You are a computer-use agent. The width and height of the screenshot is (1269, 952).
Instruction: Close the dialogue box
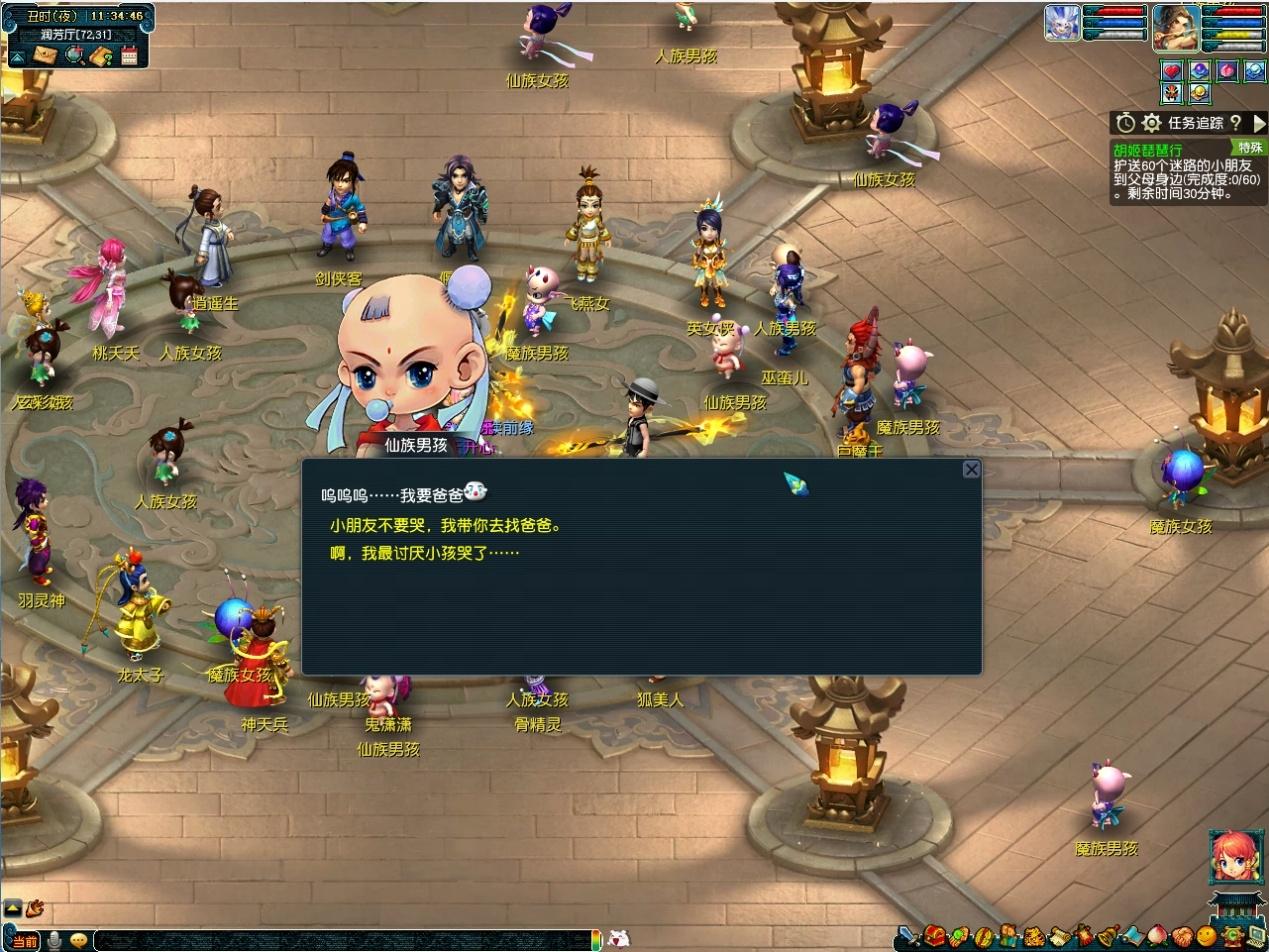tap(971, 469)
